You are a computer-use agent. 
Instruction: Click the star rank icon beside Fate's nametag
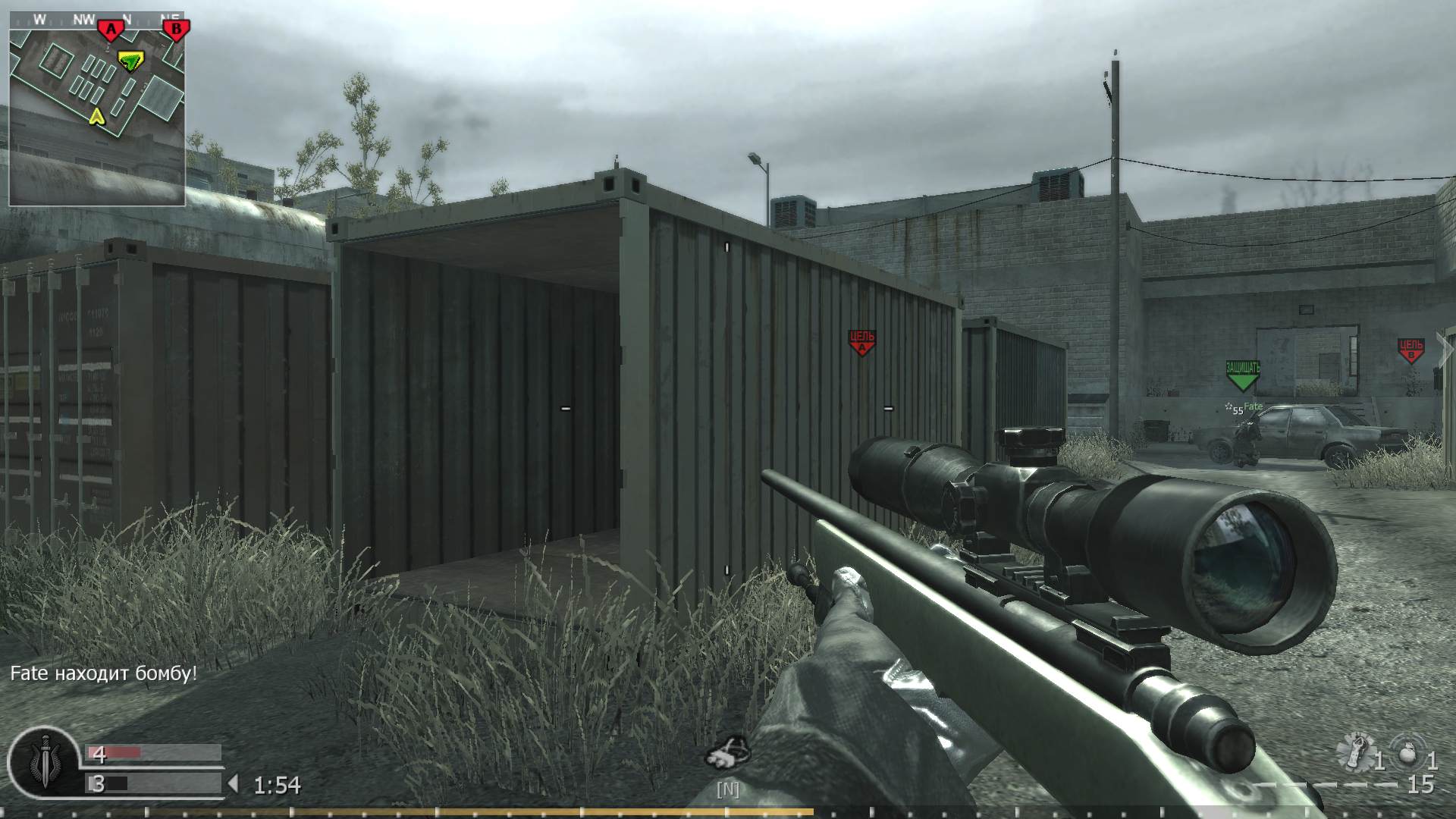(1229, 406)
